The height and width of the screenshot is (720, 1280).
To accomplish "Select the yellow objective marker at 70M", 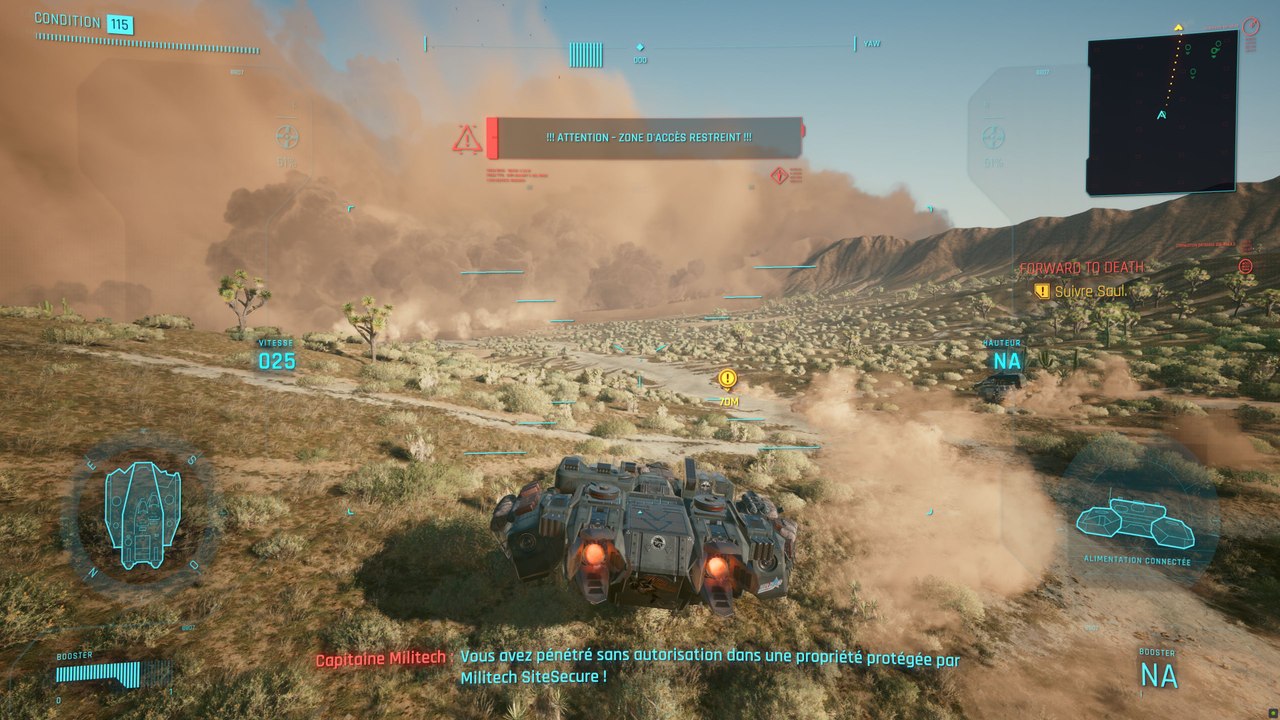I will click(727, 379).
